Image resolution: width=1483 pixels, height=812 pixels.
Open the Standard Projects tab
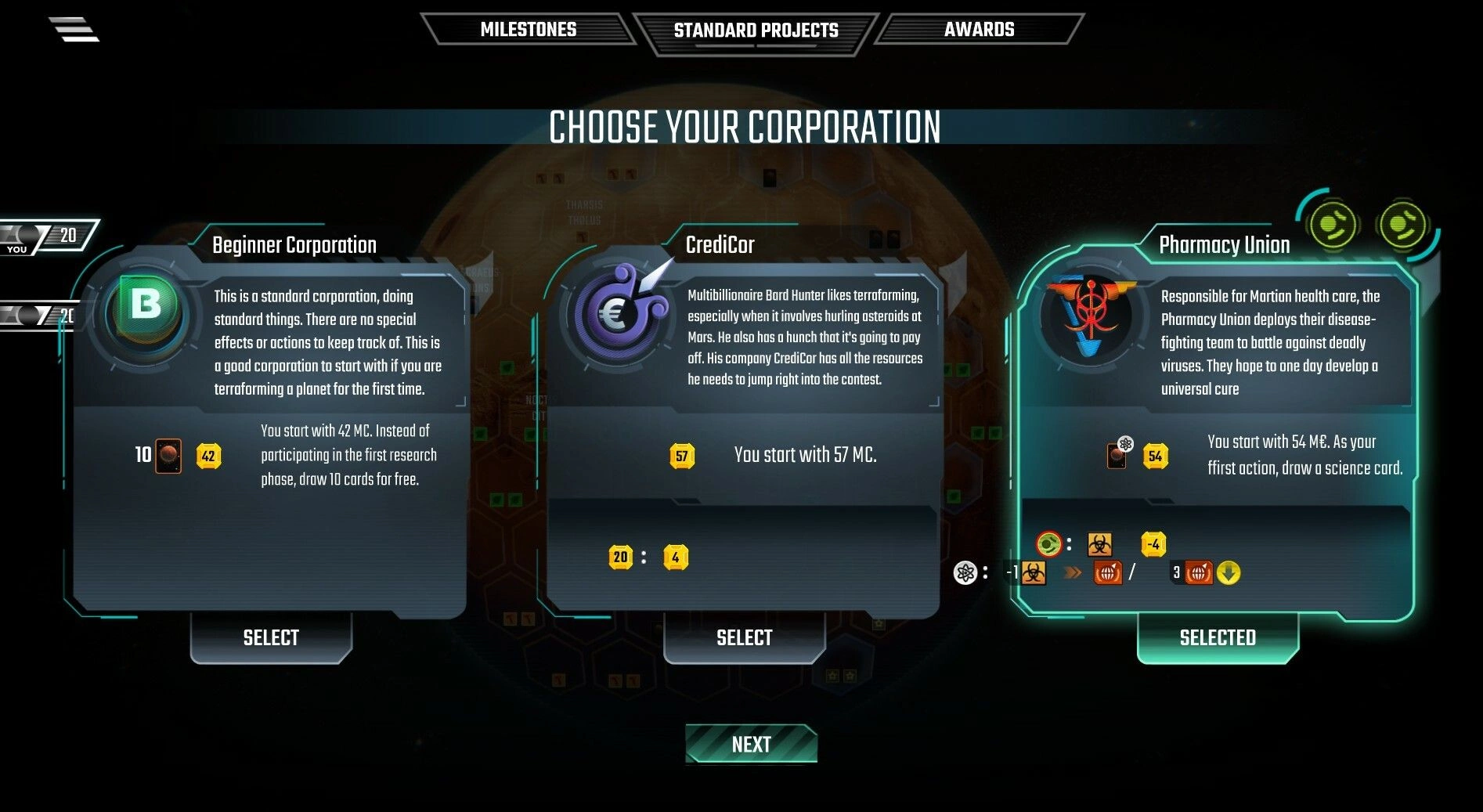756,31
